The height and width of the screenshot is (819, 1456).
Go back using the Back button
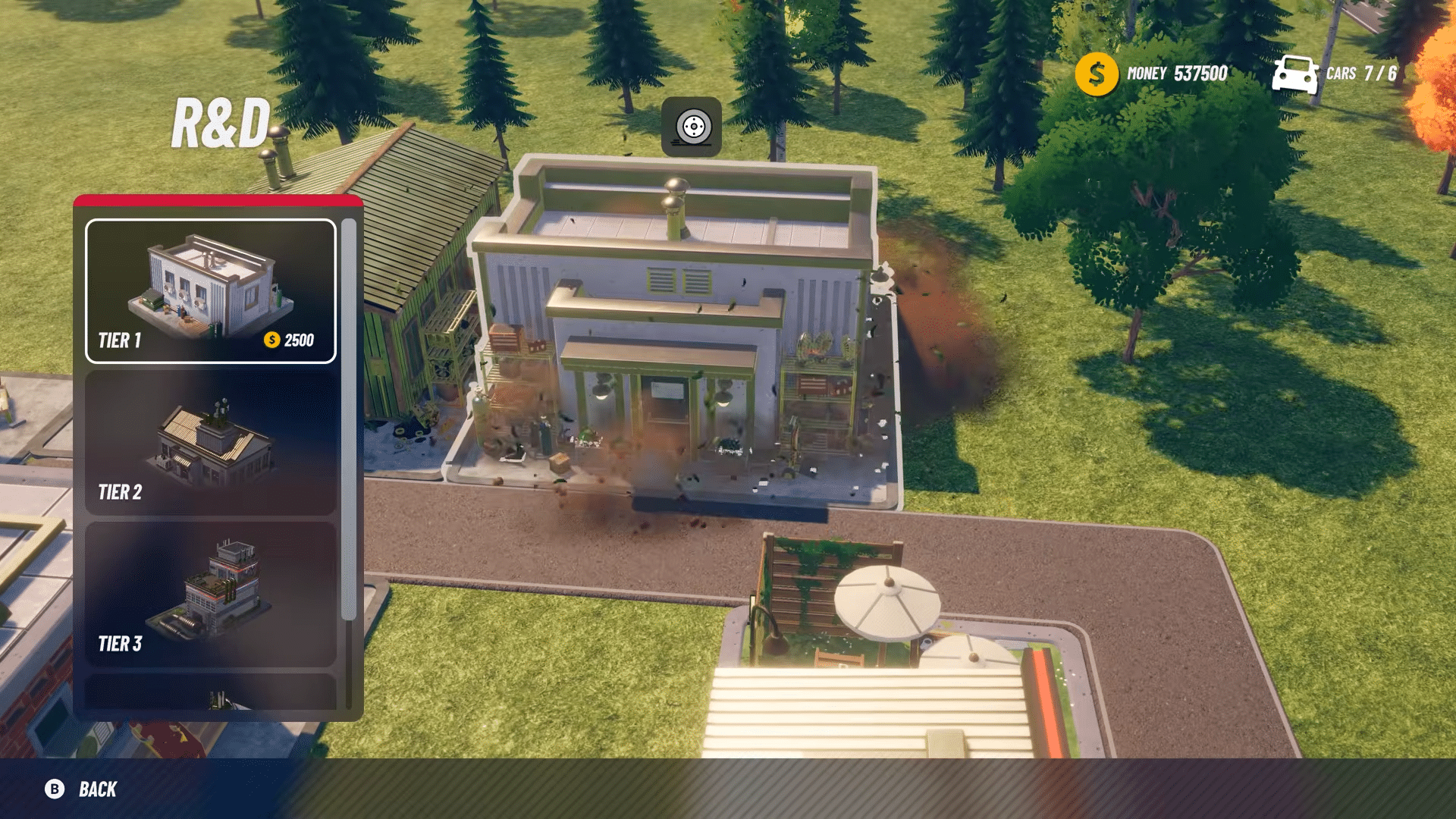pos(81,789)
